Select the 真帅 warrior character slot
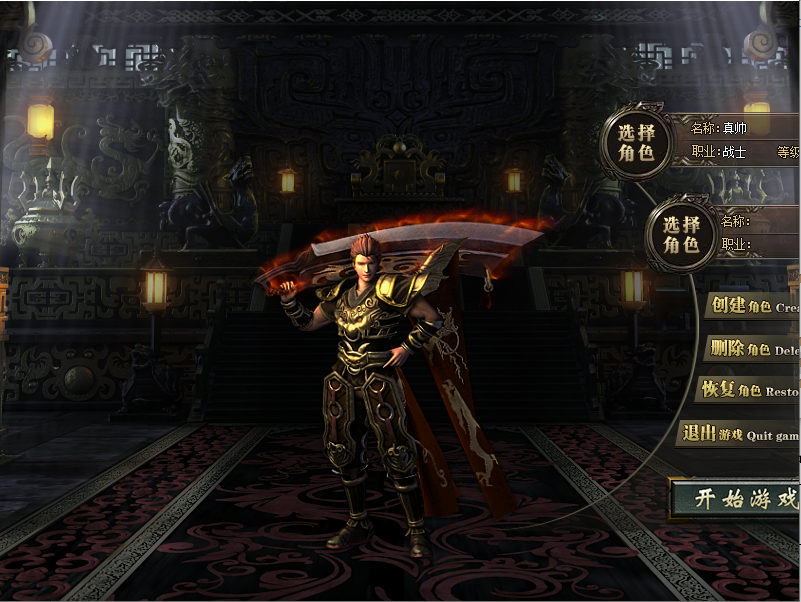Image resolution: width=801 pixels, height=602 pixels. click(x=636, y=141)
